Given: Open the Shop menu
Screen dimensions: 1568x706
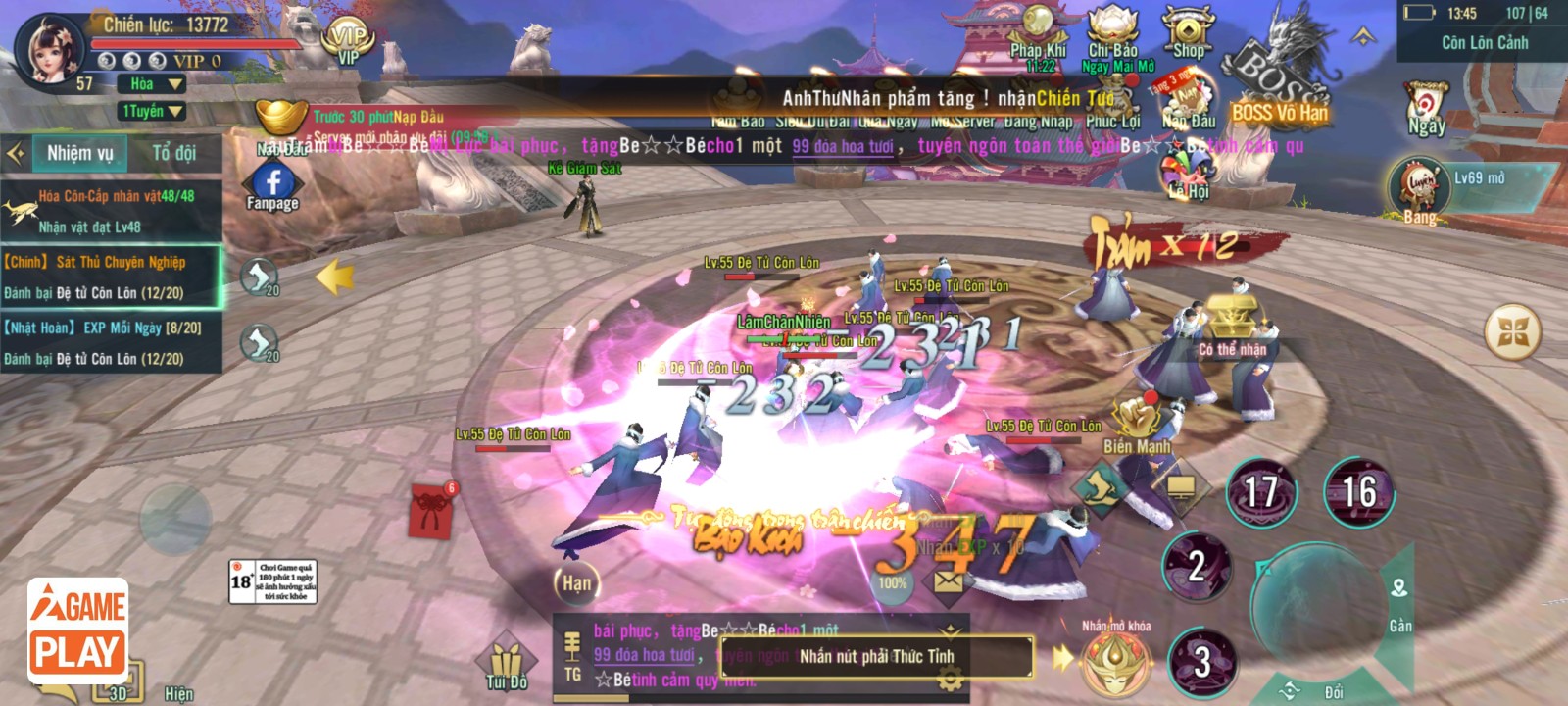Looking at the screenshot, I should click(1187, 34).
